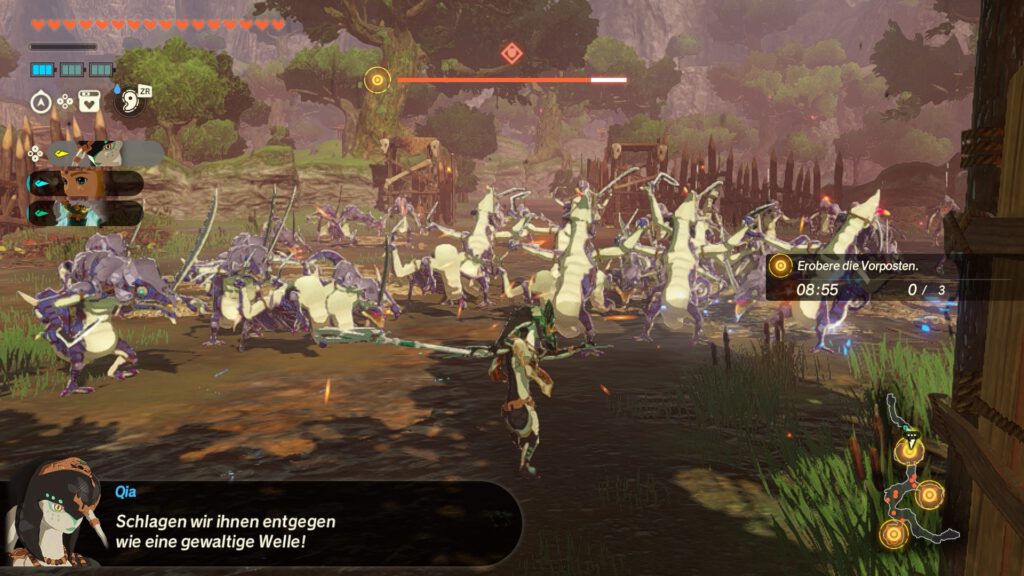Select the red diamond target marker

tap(511, 53)
